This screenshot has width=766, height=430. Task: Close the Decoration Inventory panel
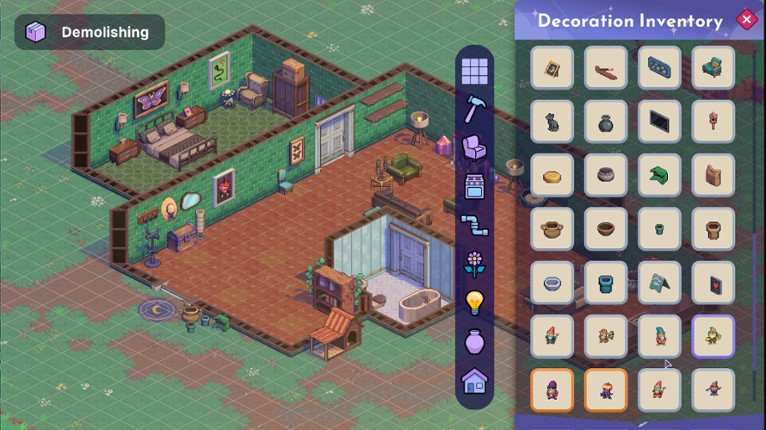pyautogui.click(x=745, y=19)
